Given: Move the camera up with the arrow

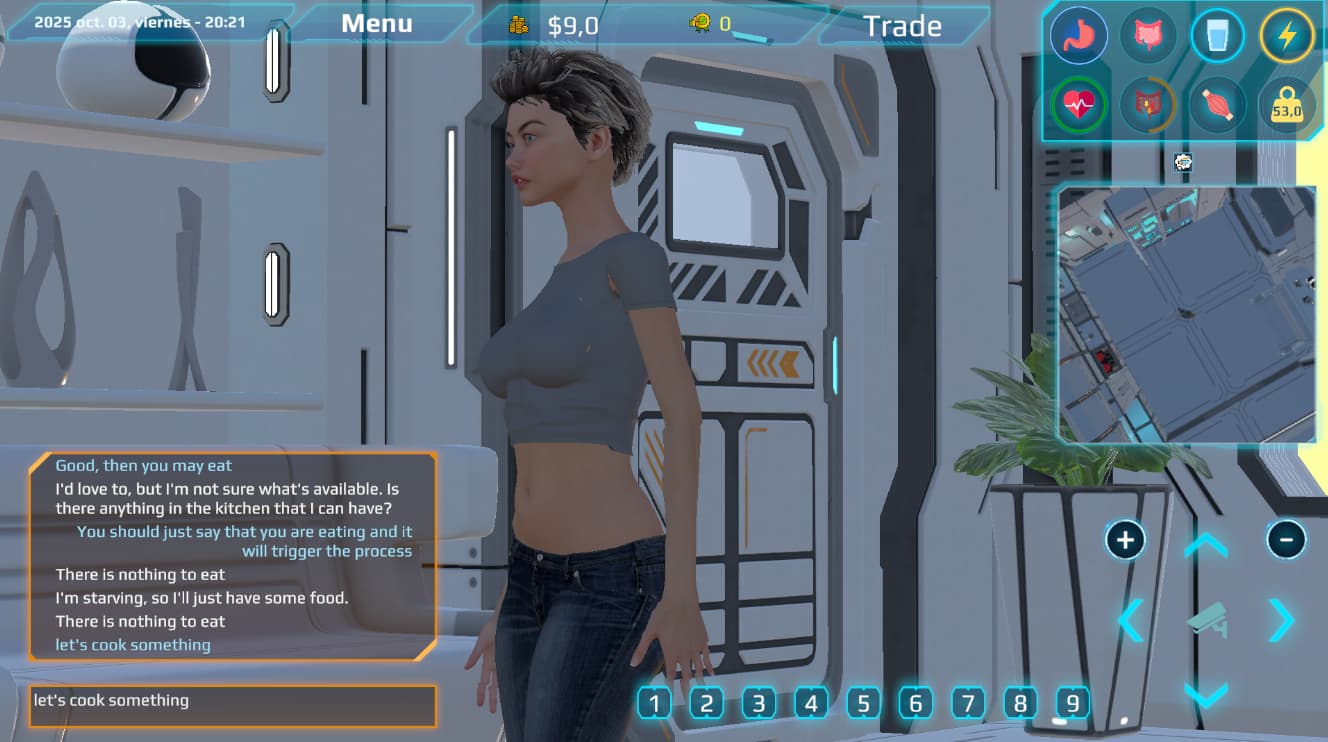Looking at the screenshot, I should point(1206,546).
